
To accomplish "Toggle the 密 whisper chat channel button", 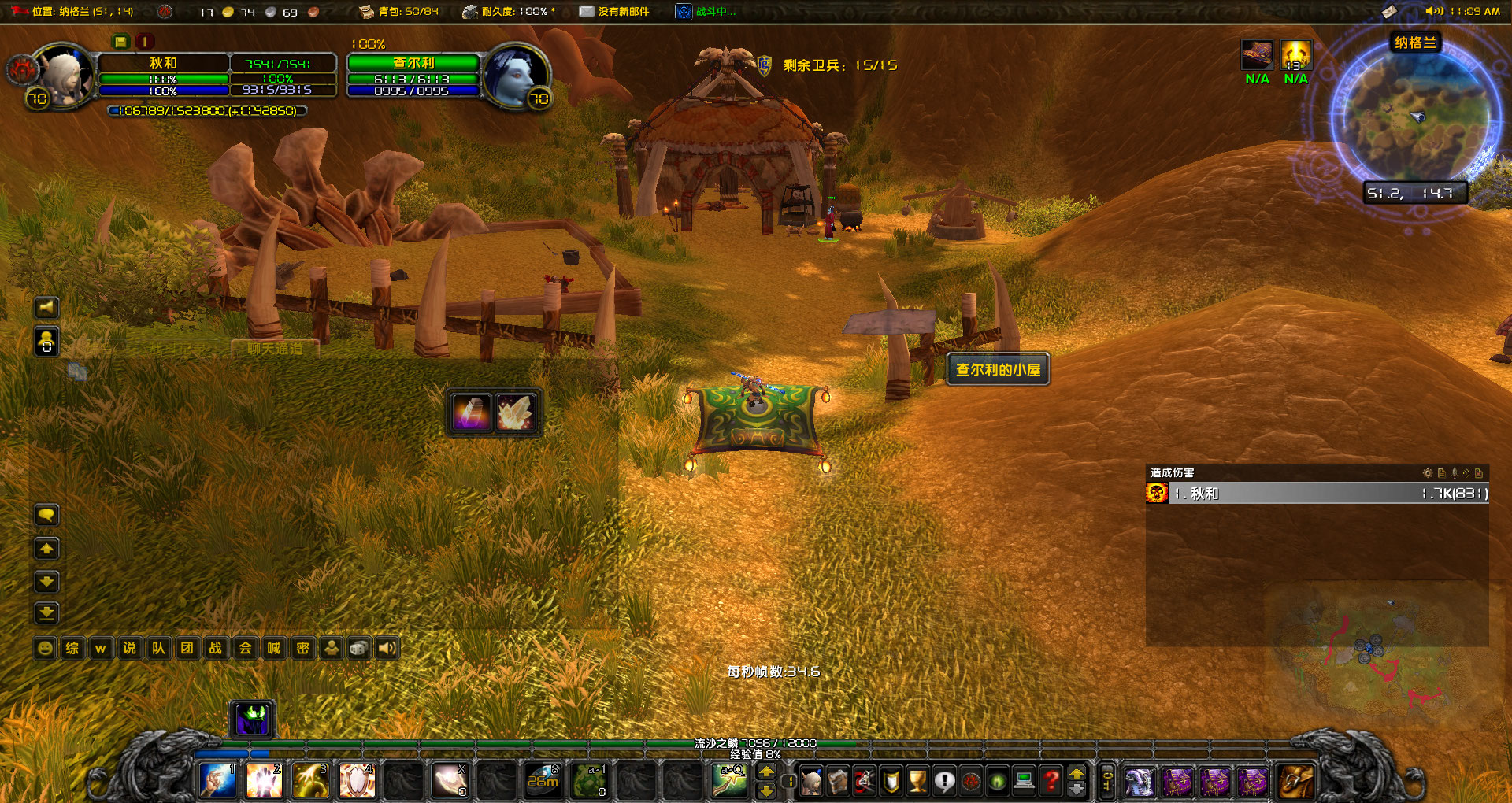I will pos(302,648).
